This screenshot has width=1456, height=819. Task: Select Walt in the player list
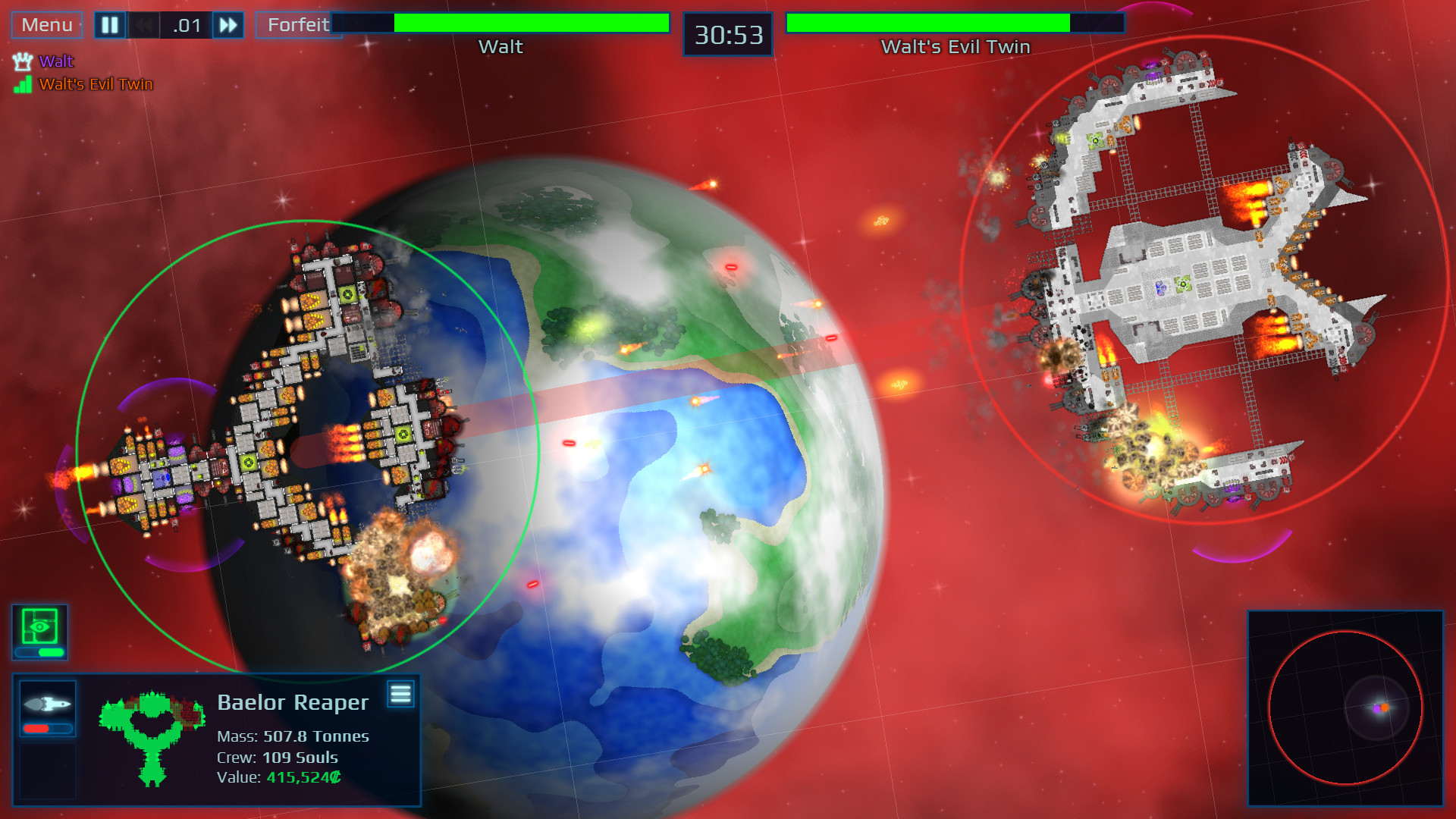[55, 61]
